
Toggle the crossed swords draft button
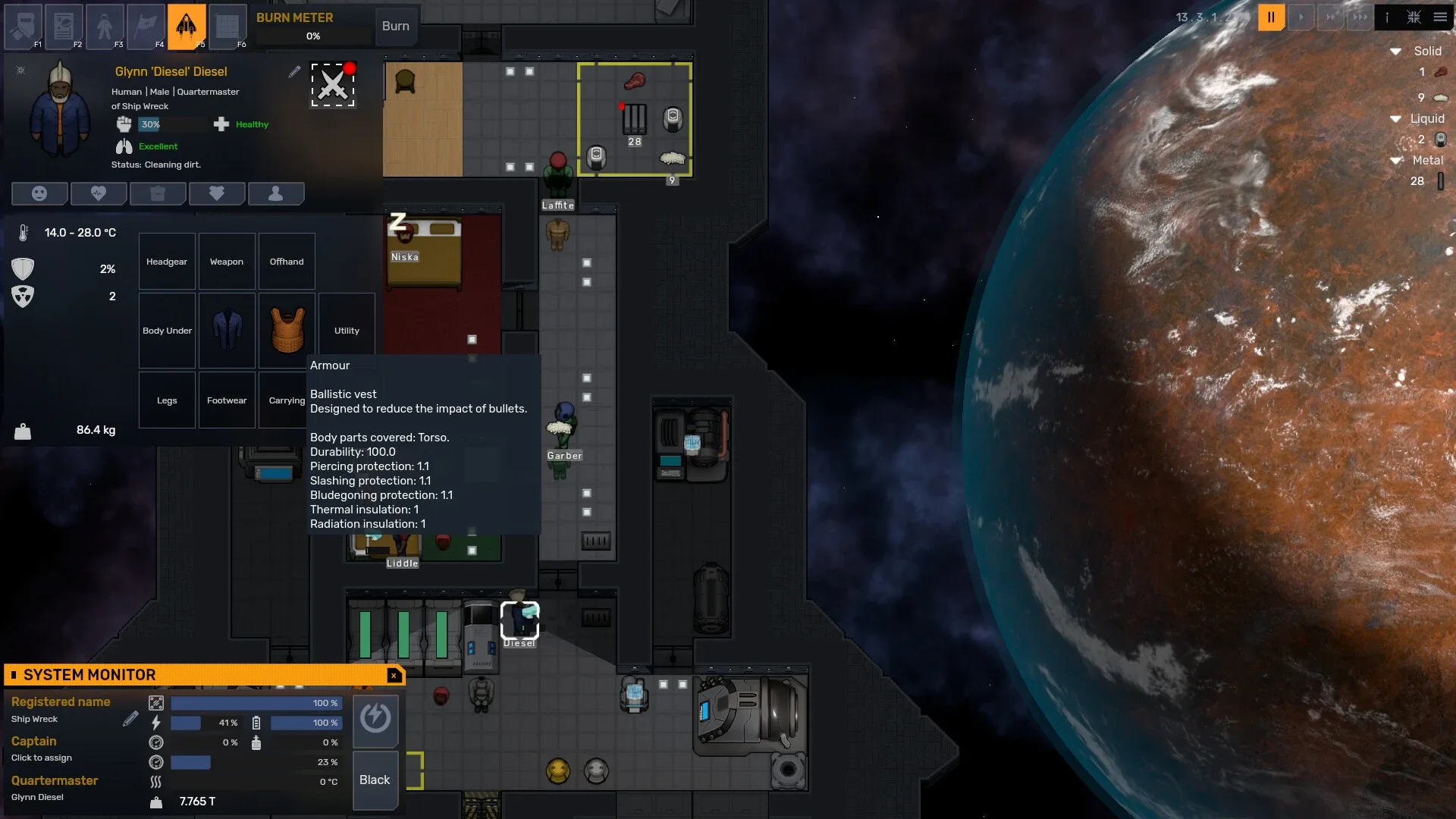[x=333, y=84]
